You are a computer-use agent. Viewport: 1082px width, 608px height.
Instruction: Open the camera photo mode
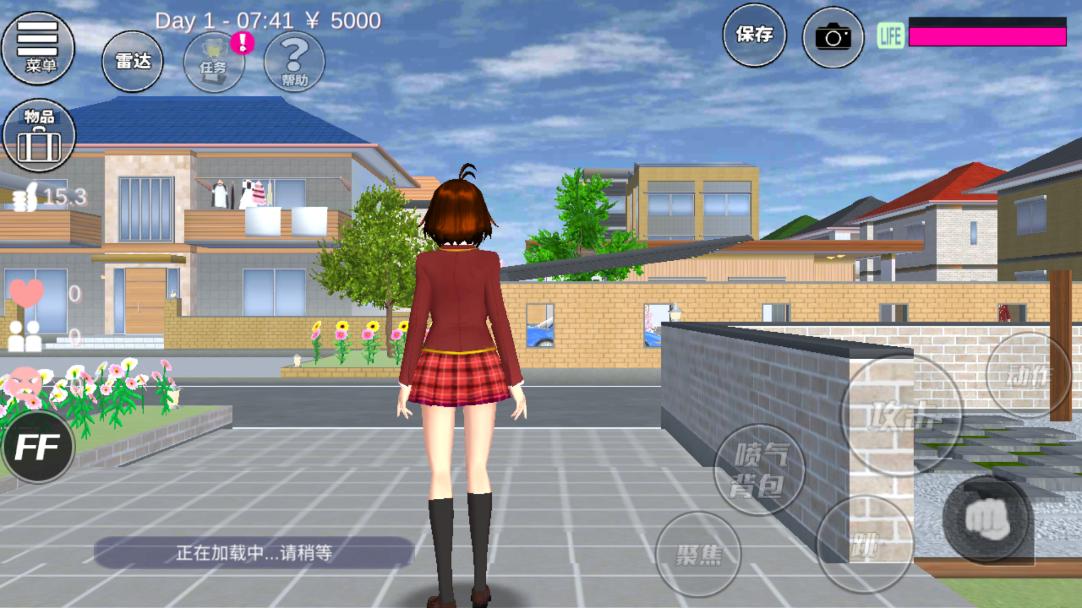click(x=832, y=38)
